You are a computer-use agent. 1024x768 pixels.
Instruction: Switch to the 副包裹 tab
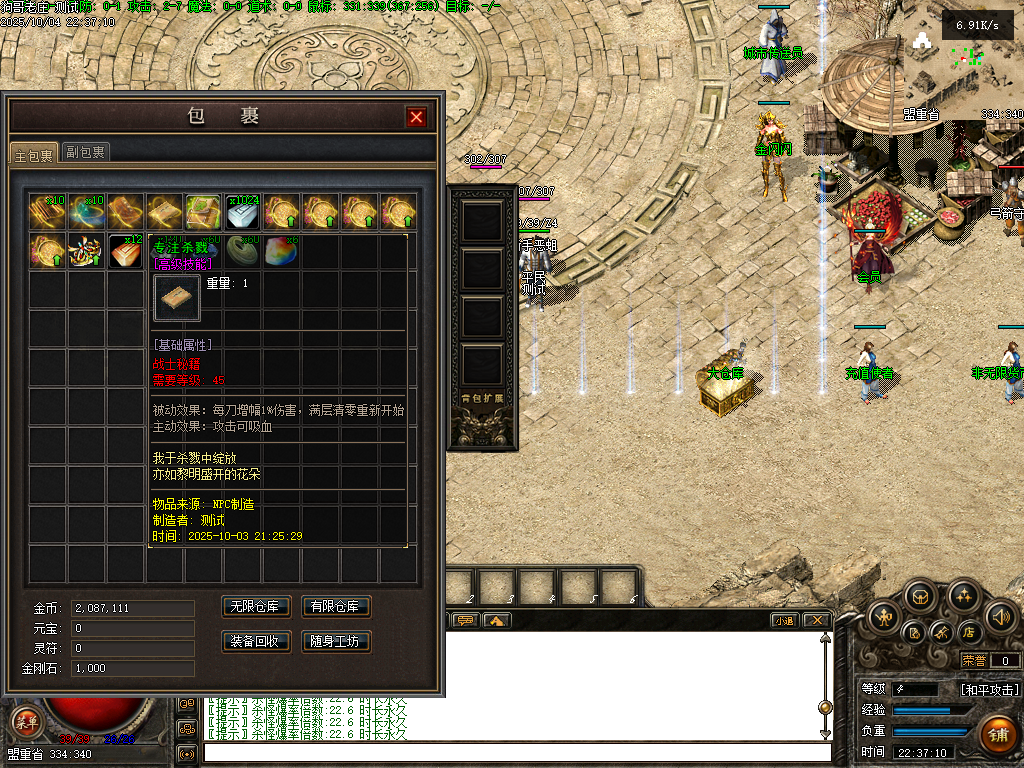pyautogui.click(x=86, y=152)
